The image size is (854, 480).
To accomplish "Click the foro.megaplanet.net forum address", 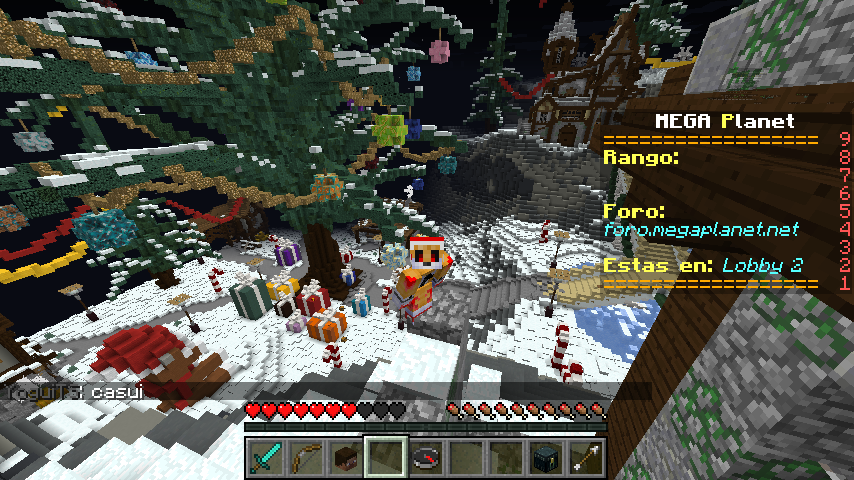I will point(701,230).
